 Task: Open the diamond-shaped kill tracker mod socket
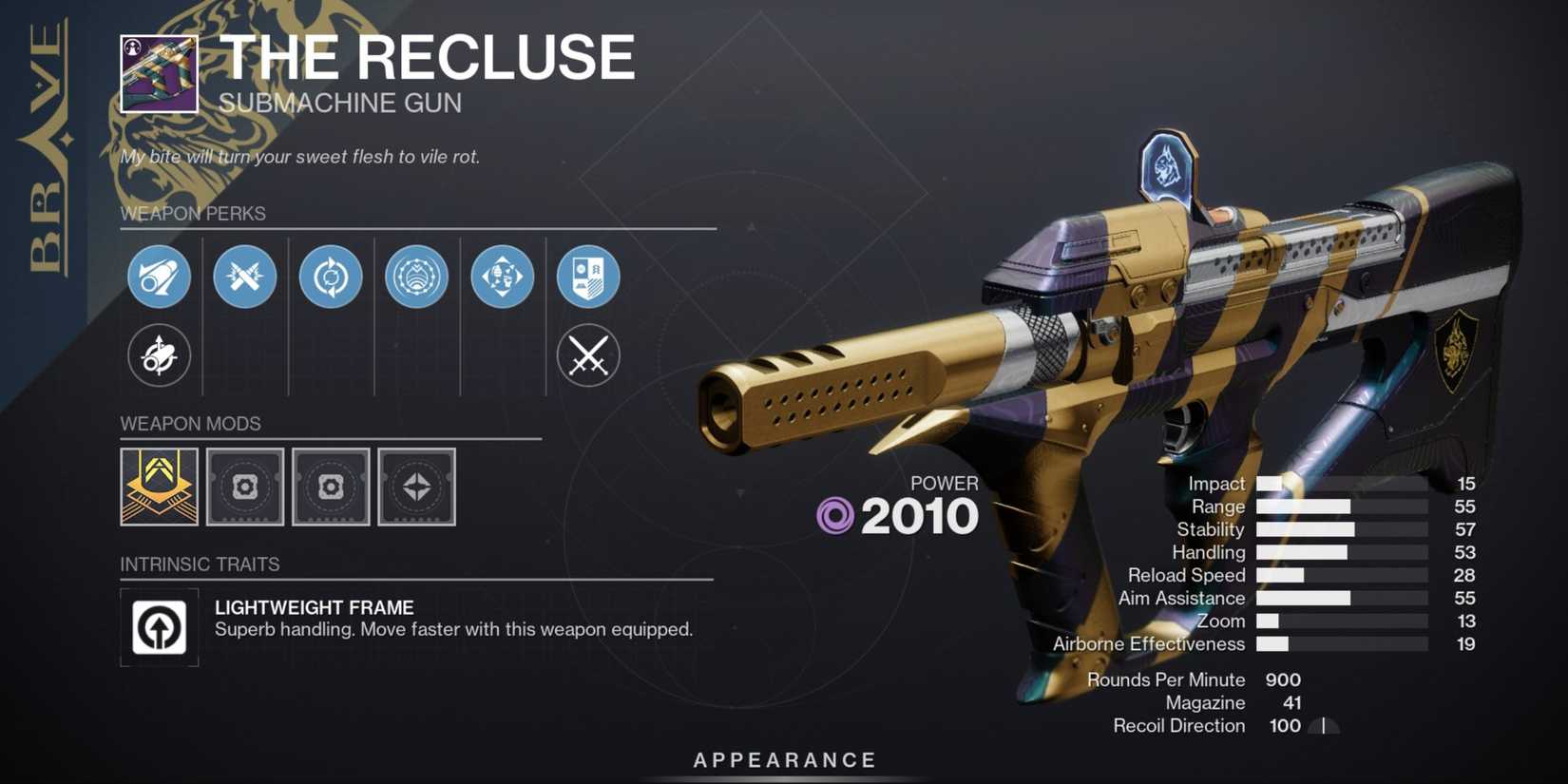pos(418,488)
